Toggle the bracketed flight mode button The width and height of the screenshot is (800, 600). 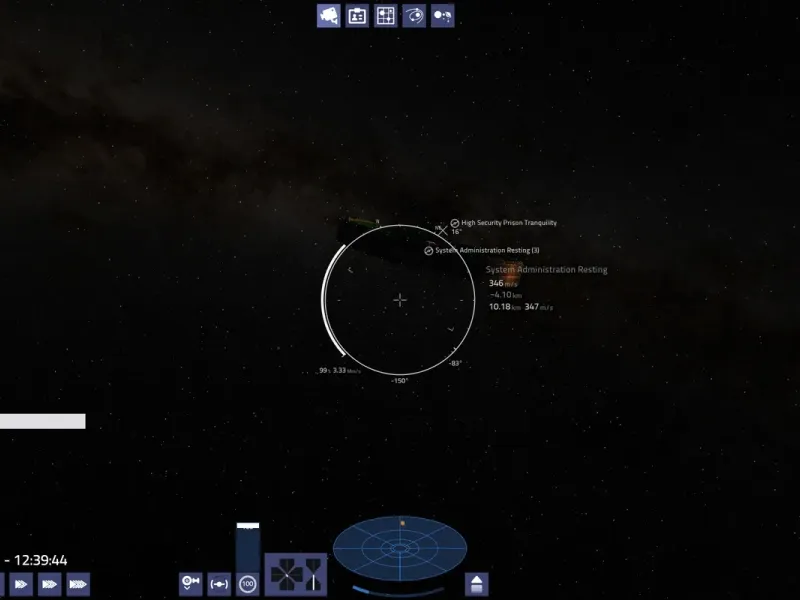click(x=219, y=582)
